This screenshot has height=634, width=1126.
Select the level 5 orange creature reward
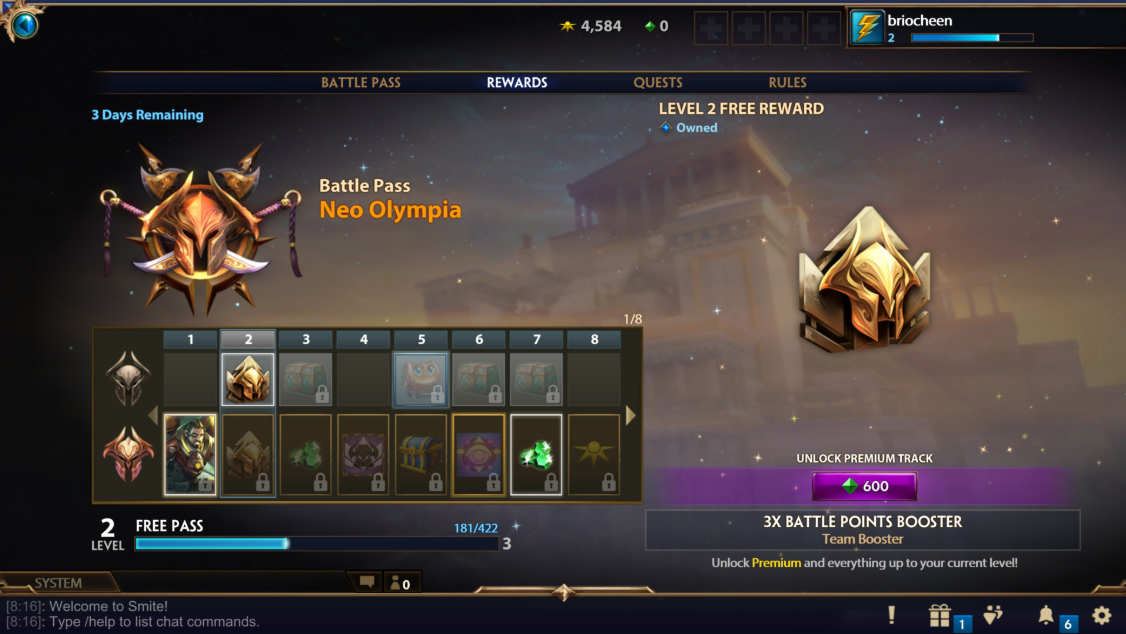[x=421, y=380]
